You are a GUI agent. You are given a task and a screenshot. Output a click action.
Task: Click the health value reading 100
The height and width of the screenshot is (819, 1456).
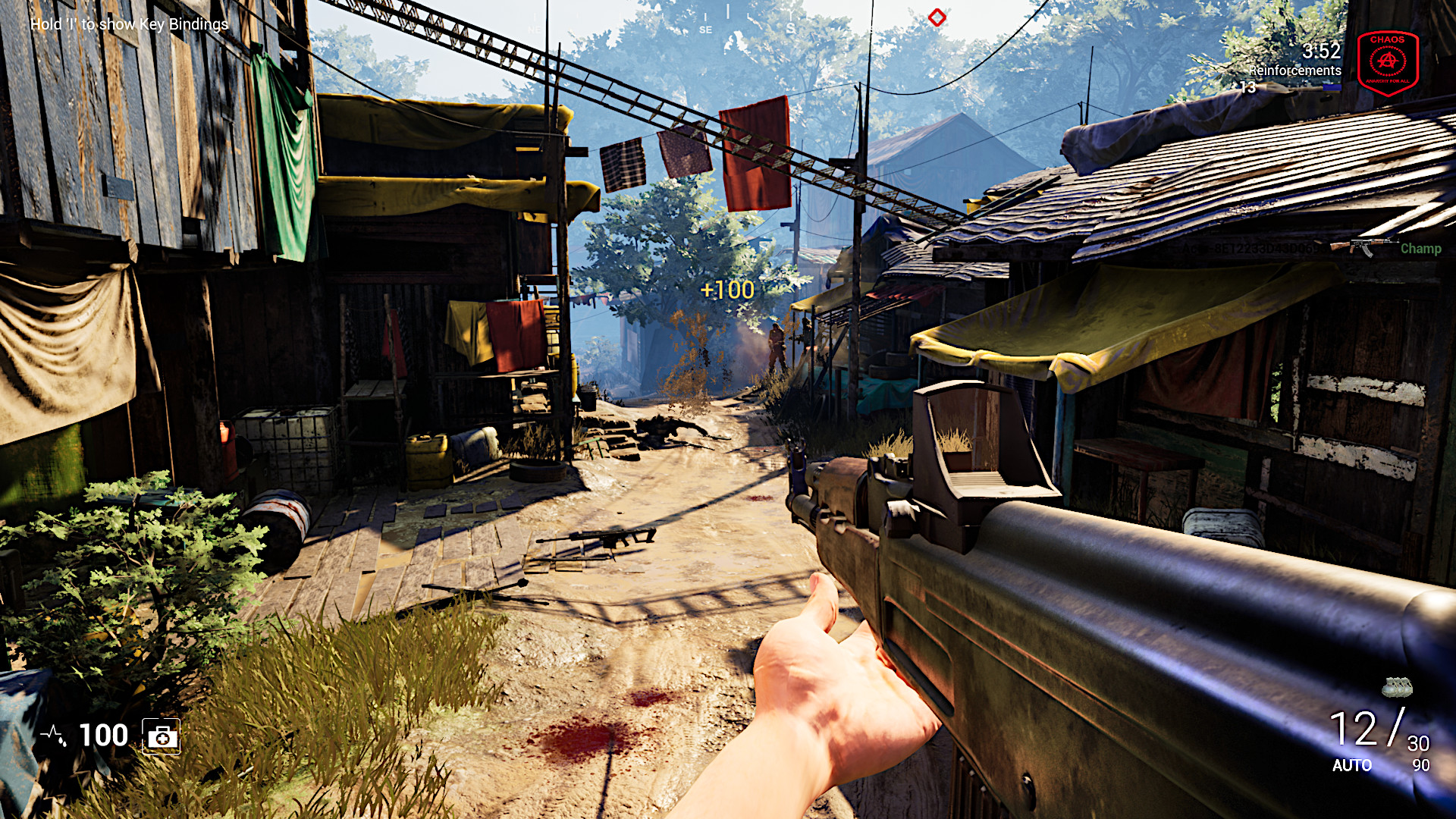(102, 735)
